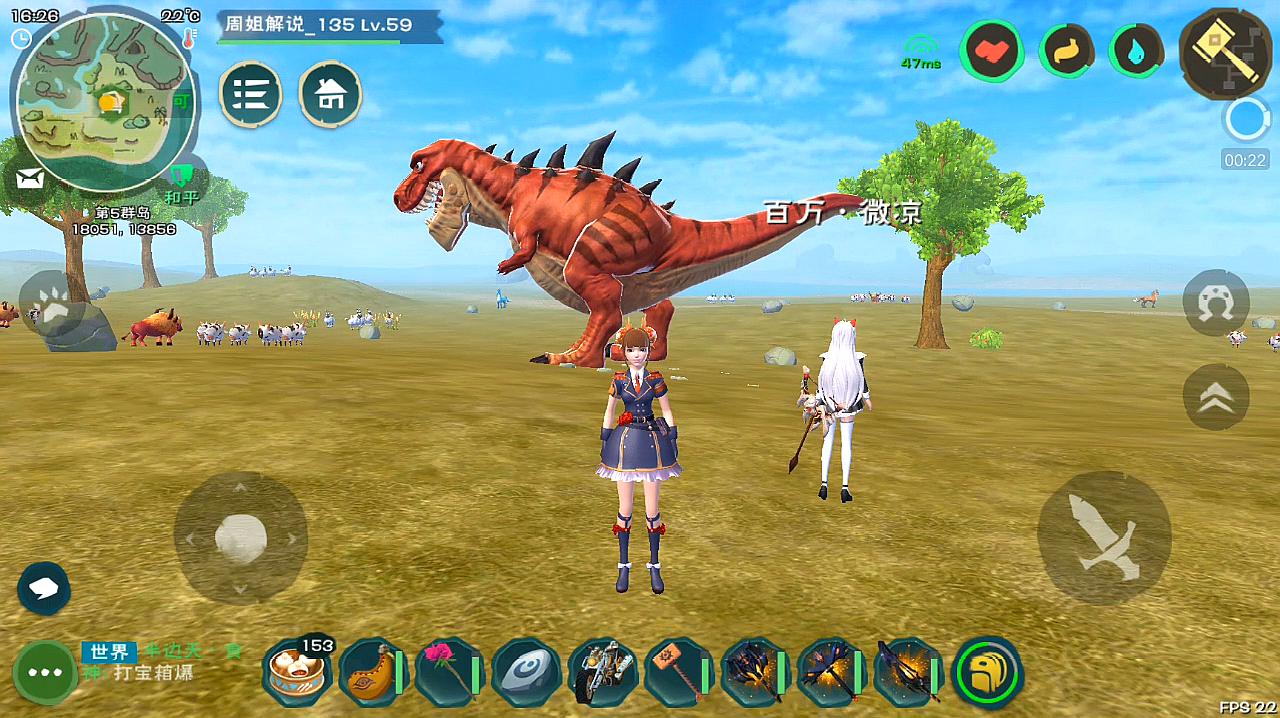Viewport: 1280px width, 718px height.
Task: Tap the horseshoe mount button
Action: pos(1215,302)
